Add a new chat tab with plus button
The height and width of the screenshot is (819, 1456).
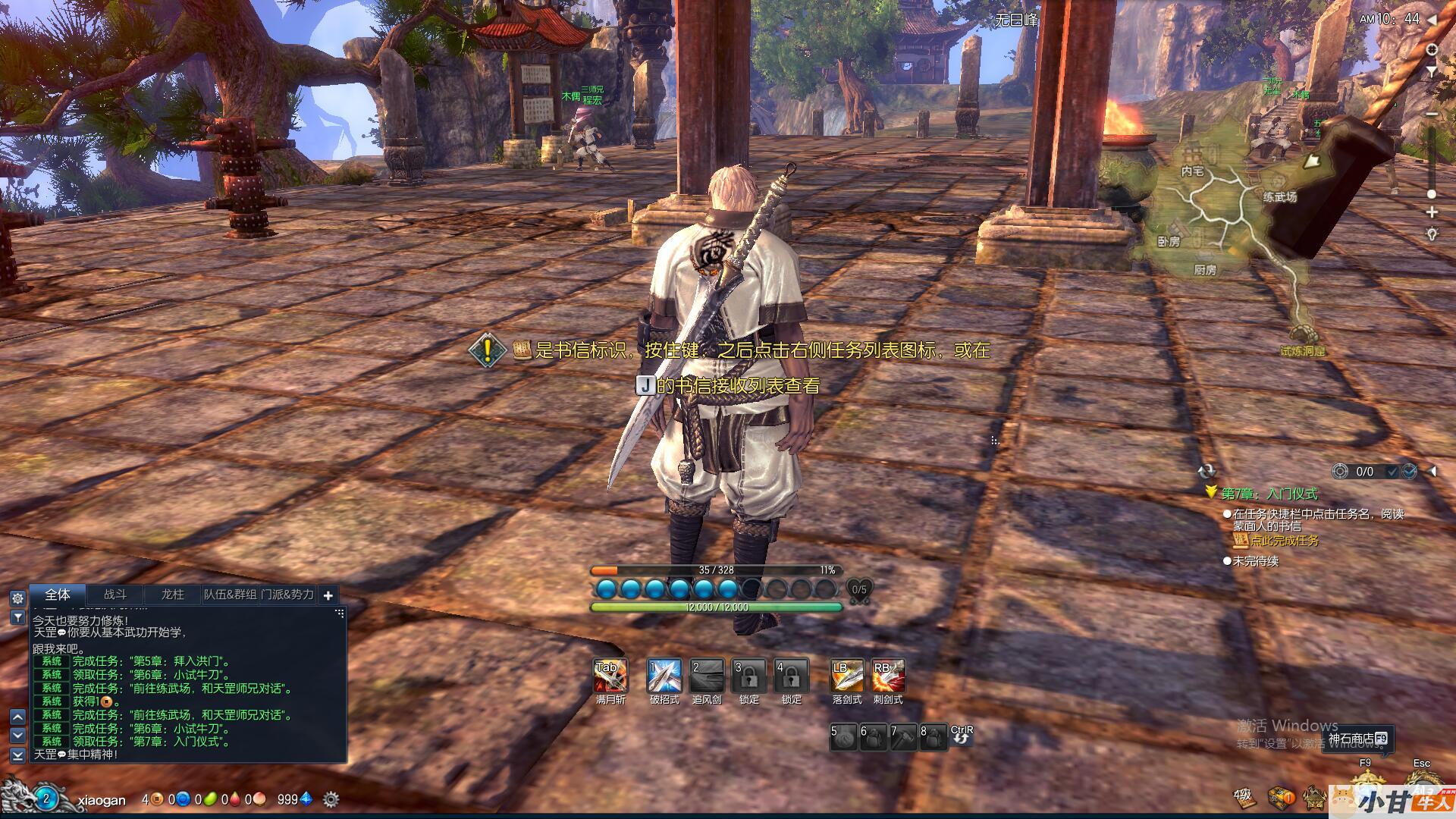tap(328, 595)
